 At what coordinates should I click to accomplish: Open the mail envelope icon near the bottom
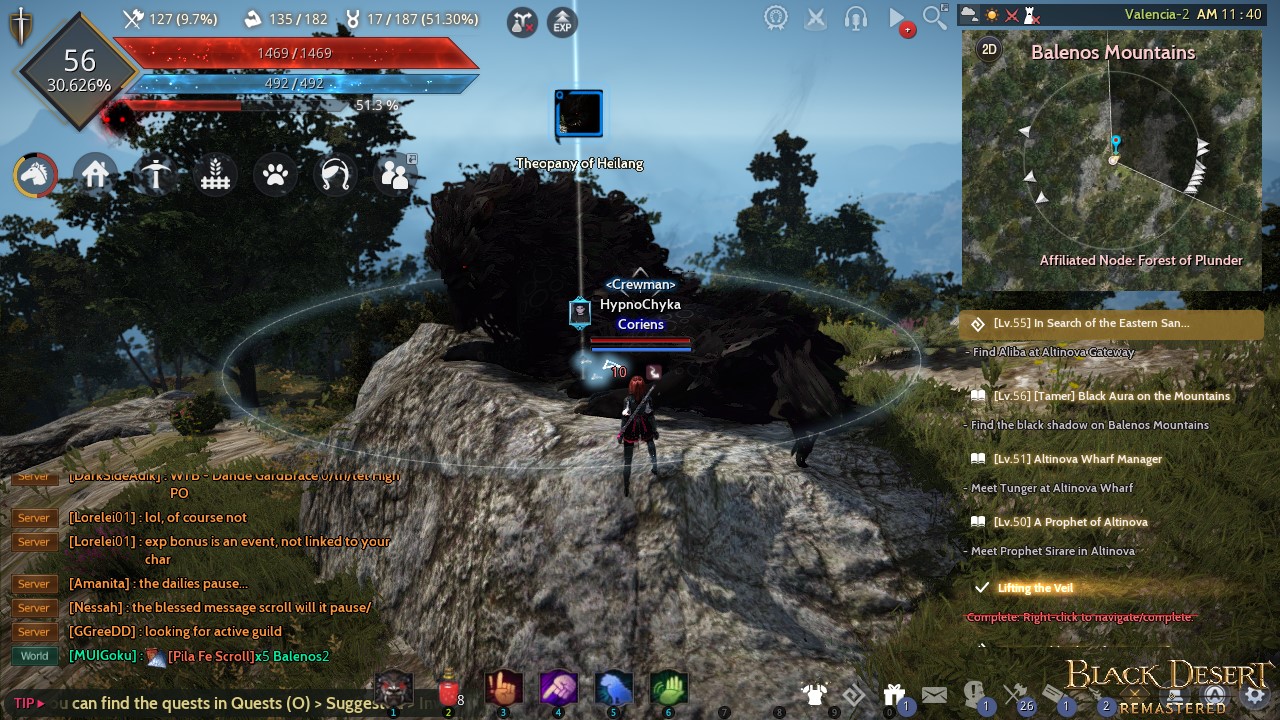[x=934, y=693]
